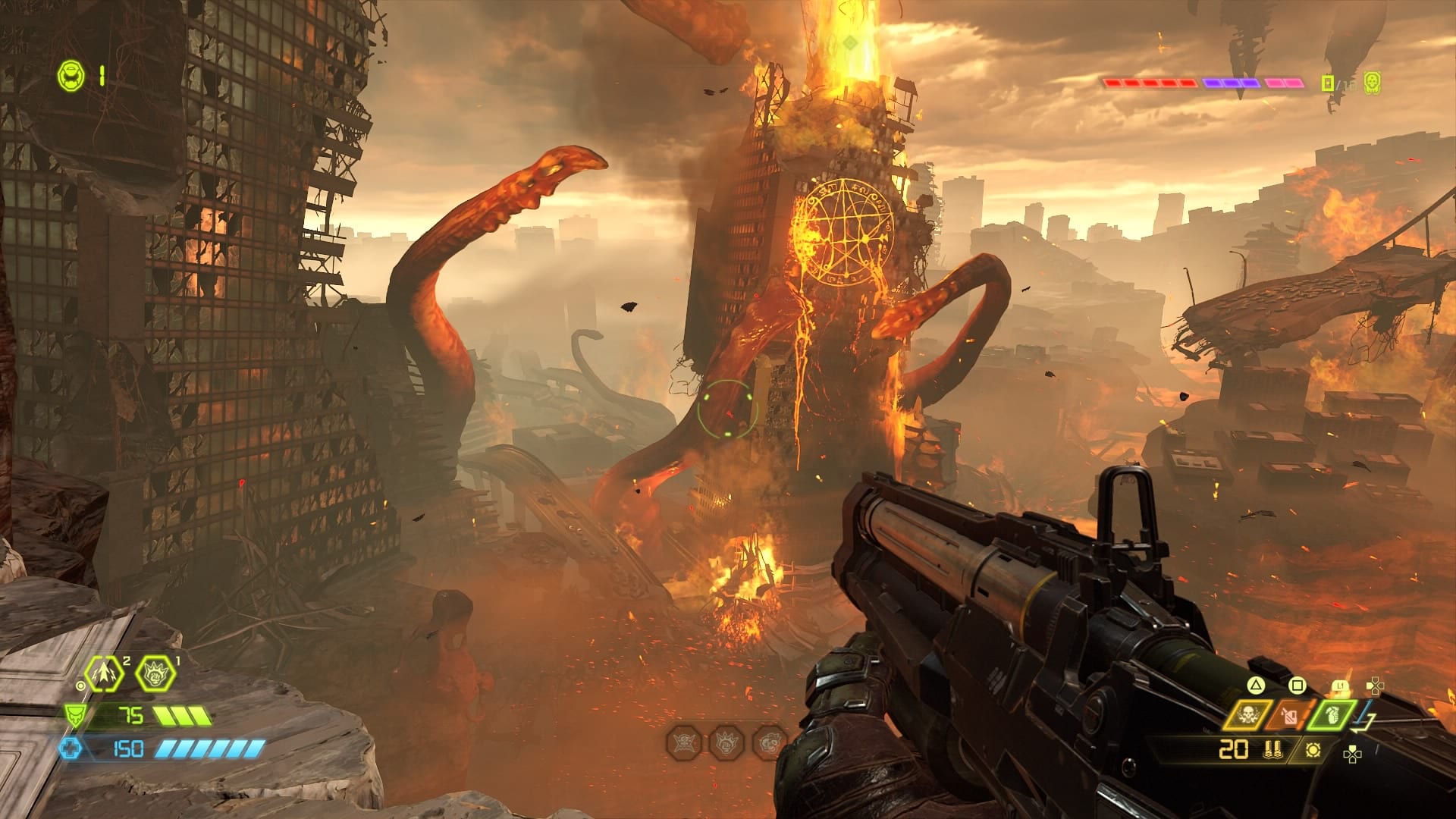Click the Dash arrow hexagon icon
This screenshot has width=1456, height=819.
coord(104,673)
